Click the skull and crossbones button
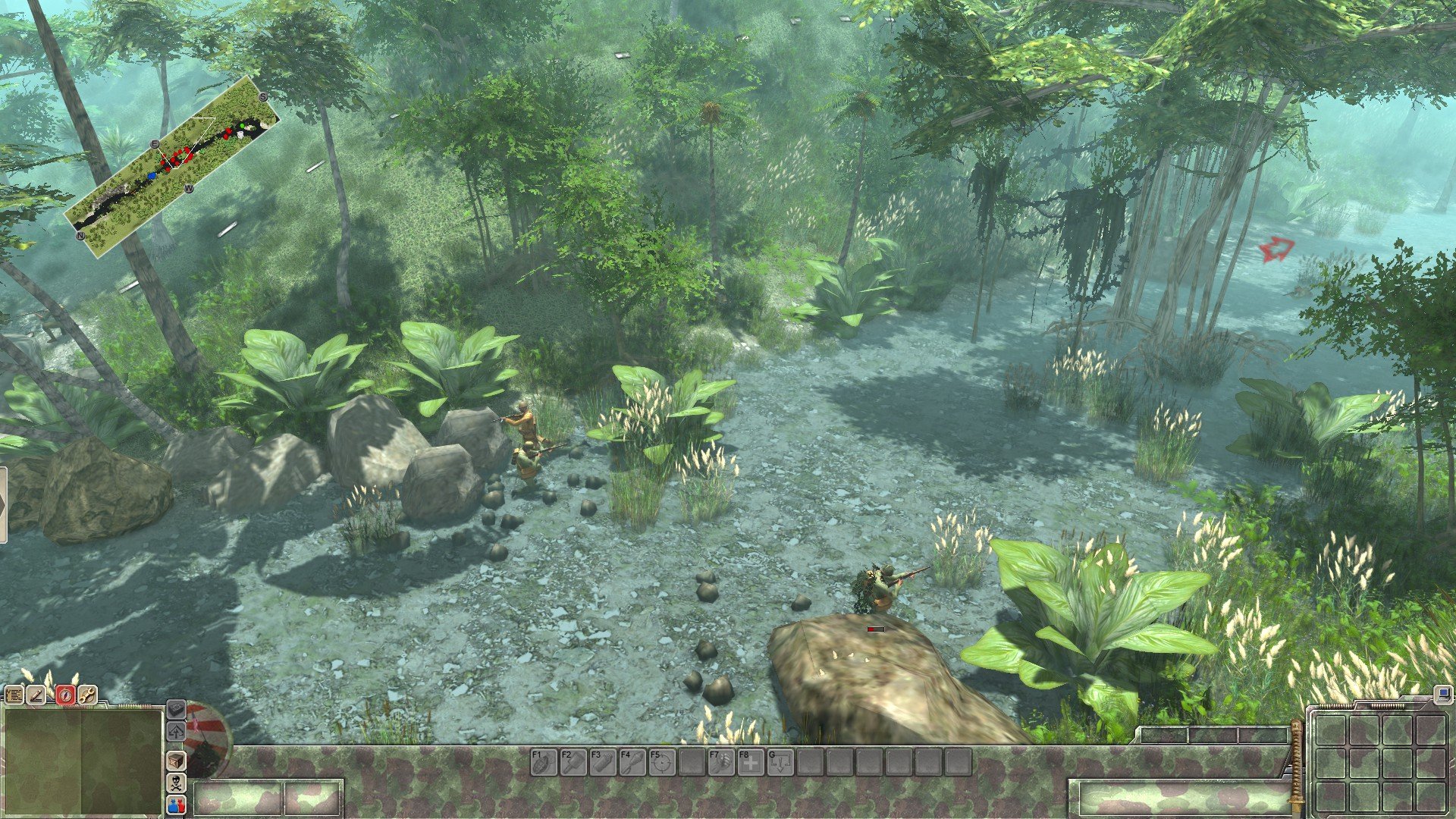This screenshot has height=819, width=1456. 176,783
